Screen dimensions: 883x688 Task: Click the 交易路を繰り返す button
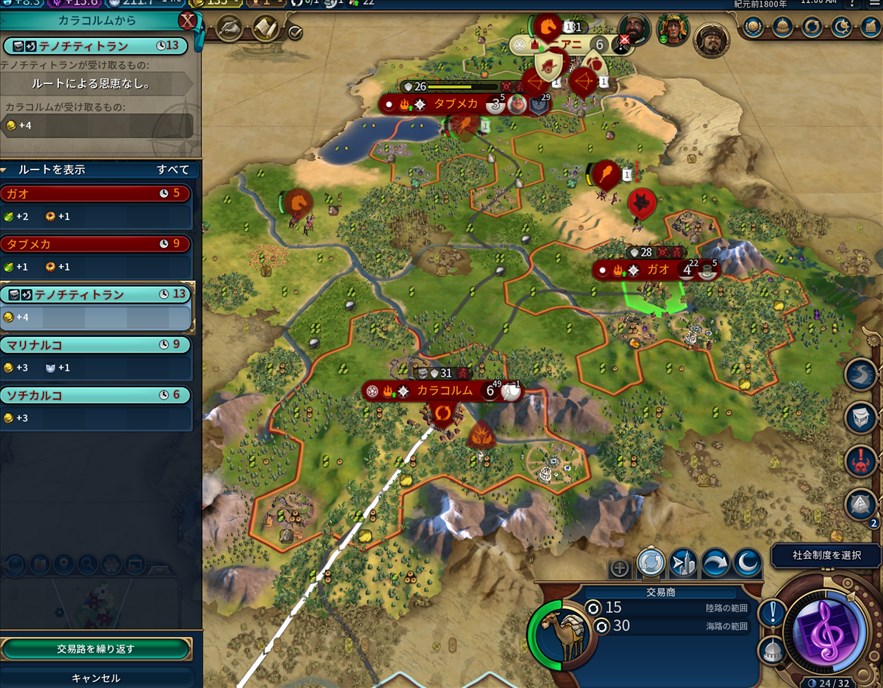click(x=96, y=649)
